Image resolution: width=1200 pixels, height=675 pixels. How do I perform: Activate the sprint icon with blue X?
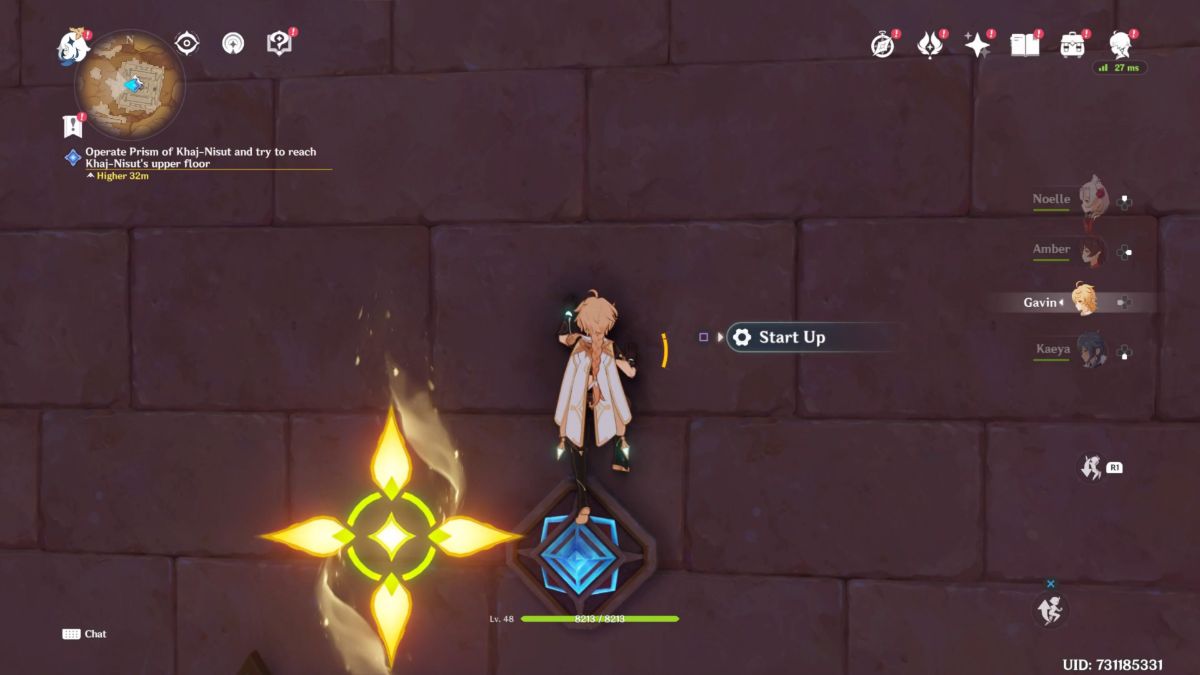click(1050, 609)
